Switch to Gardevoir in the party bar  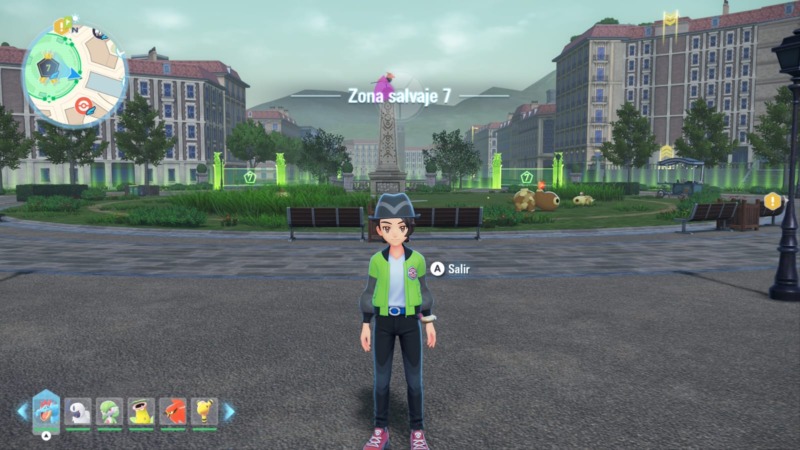(109, 411)
